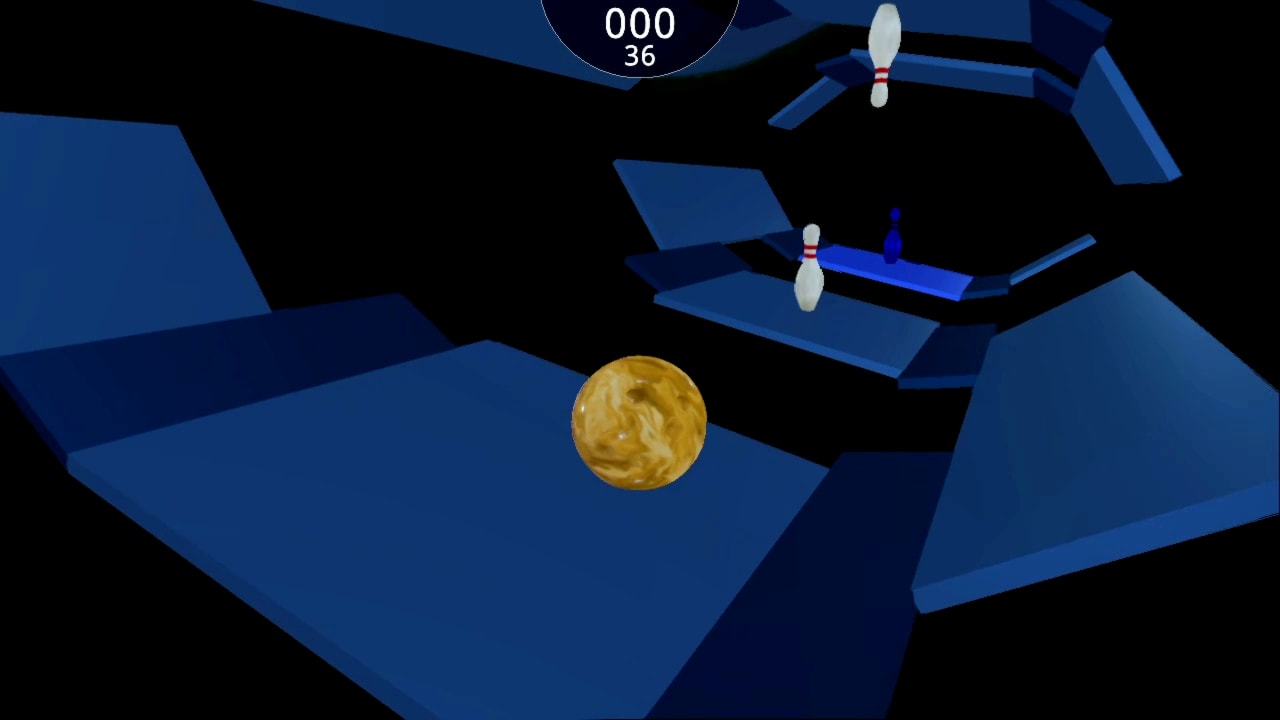
Task: Click the neck of the blue pin
Action: (x=894, y=225)
